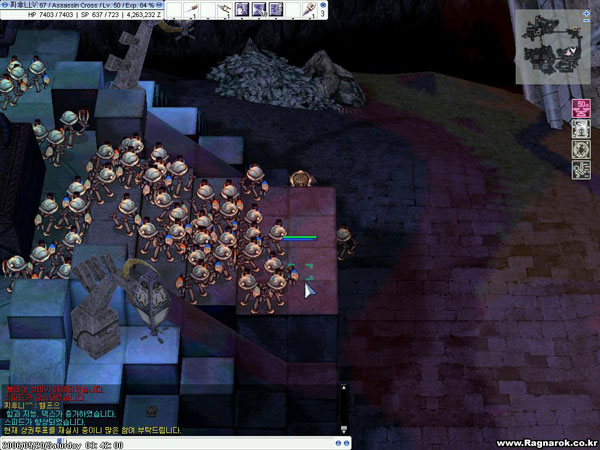Viewport: 600px width, 450px height.
Task: Select the pink 50% weight status icon
Action: [580, 107]
